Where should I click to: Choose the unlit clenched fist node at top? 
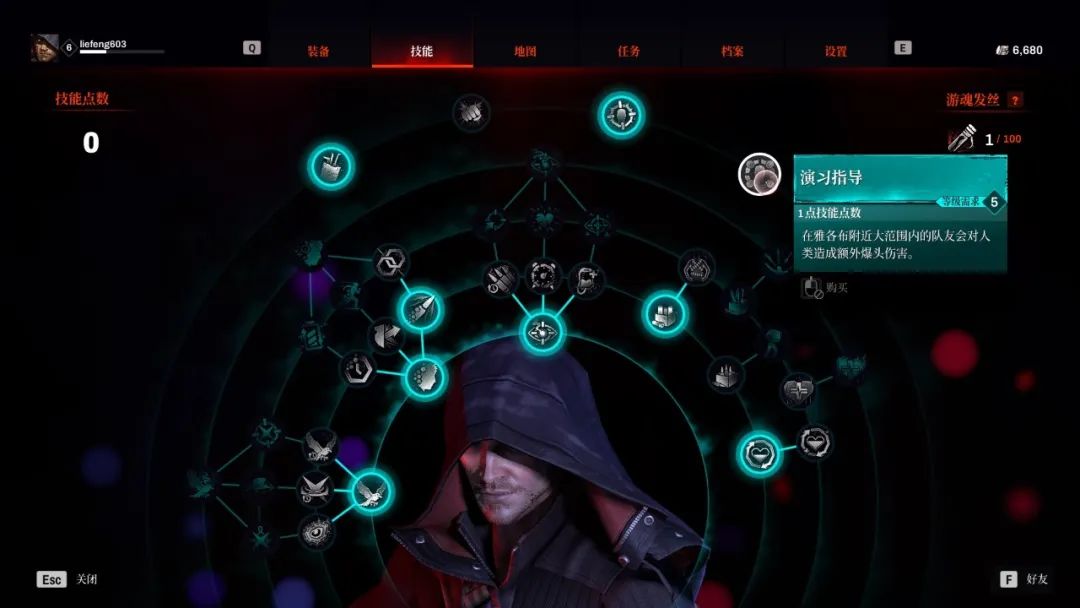point(470,112)
